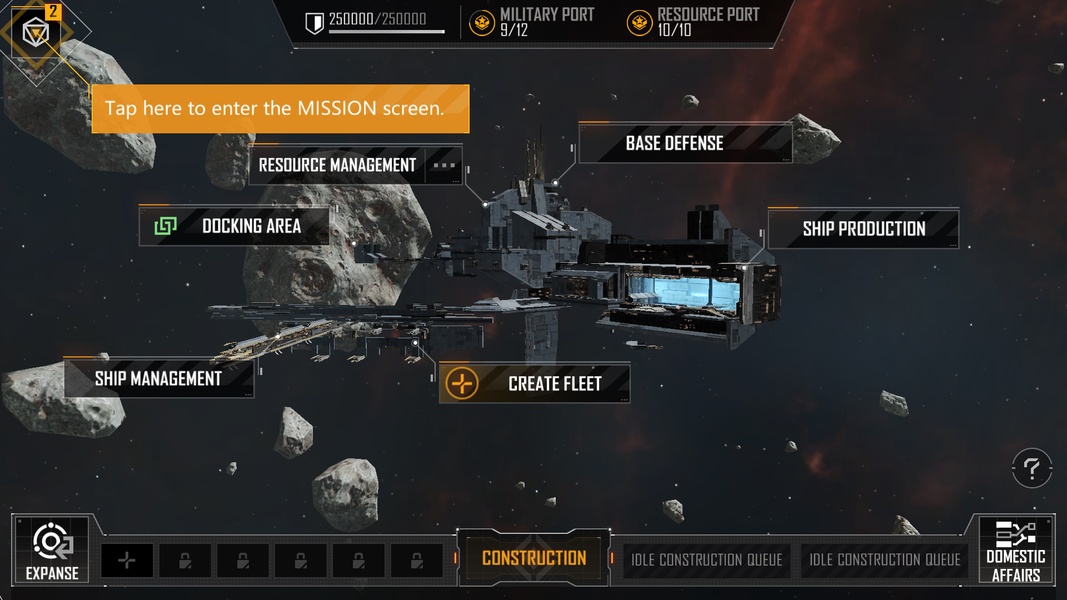Select the Base Defense label
This screenshot has height=600, width=1067.
point(675,143)
